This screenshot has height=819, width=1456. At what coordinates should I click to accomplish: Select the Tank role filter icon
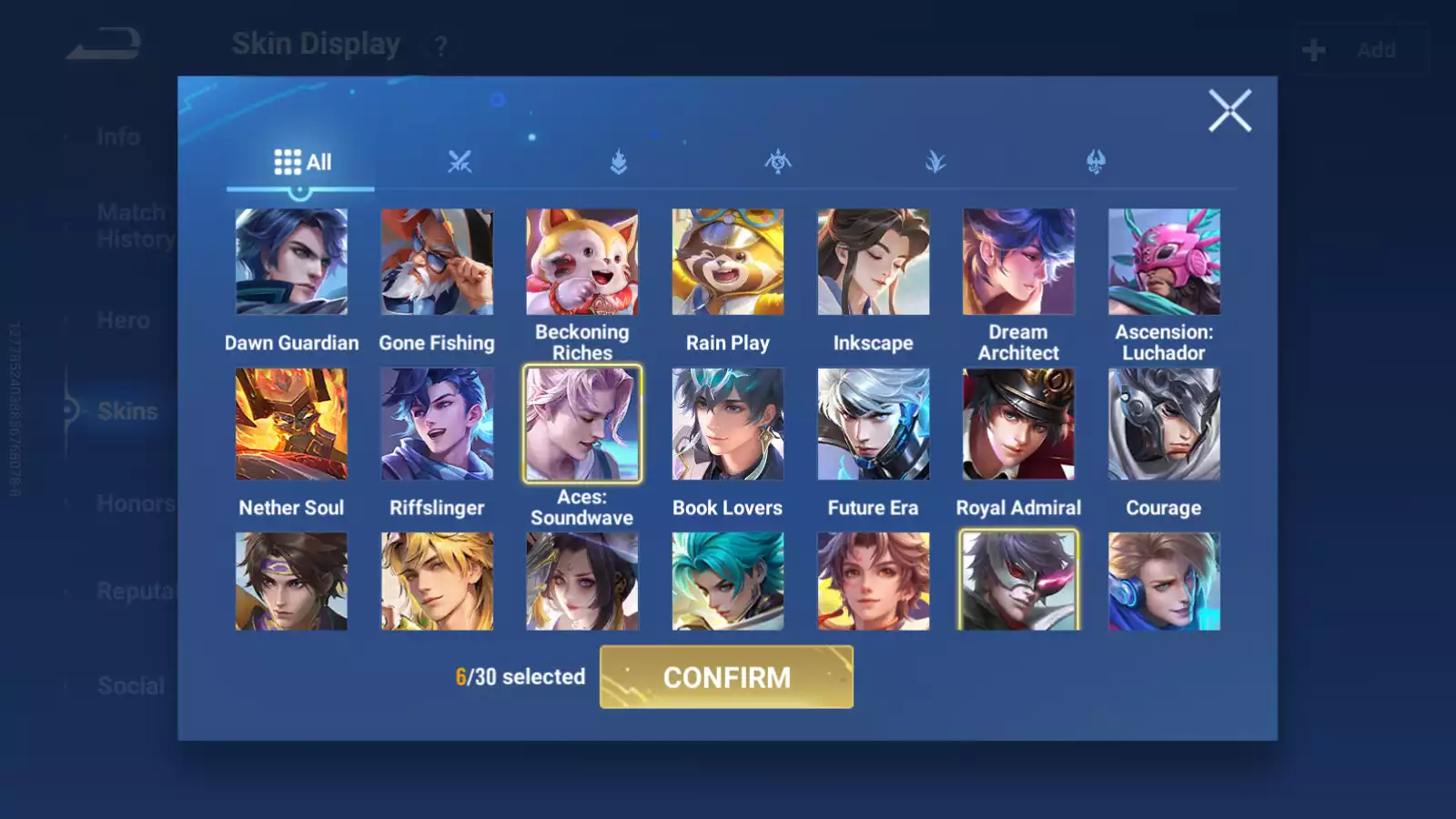[x=619, y=162]
